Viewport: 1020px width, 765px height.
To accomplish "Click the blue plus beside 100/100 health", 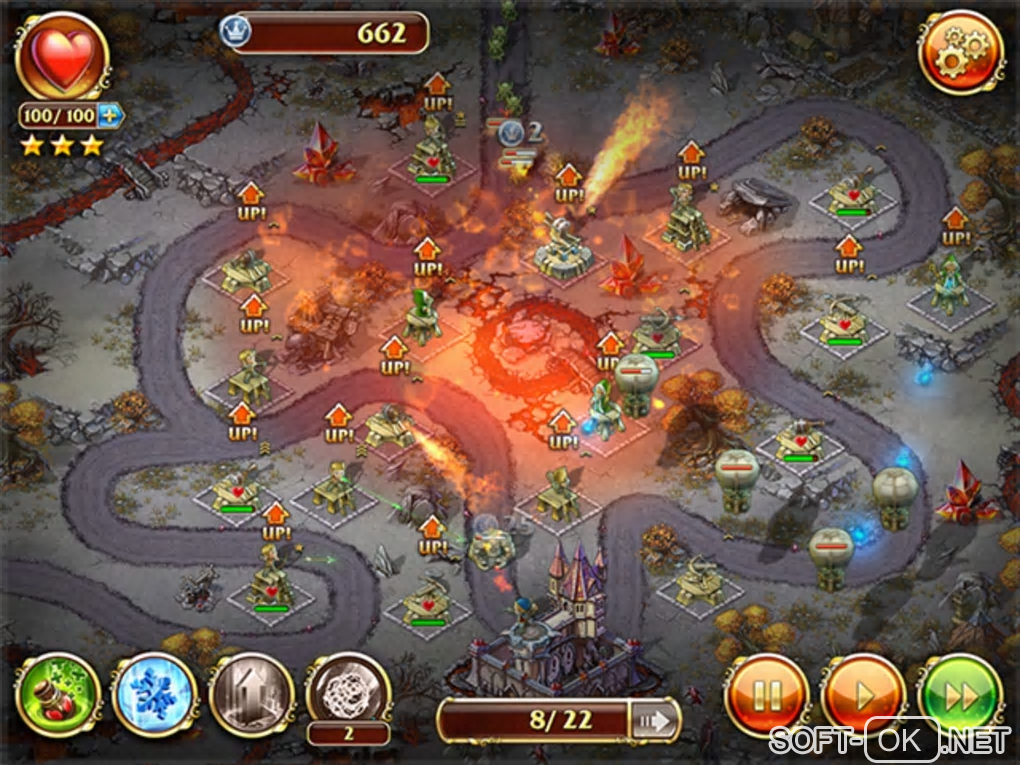I will [x=110, y=116].
